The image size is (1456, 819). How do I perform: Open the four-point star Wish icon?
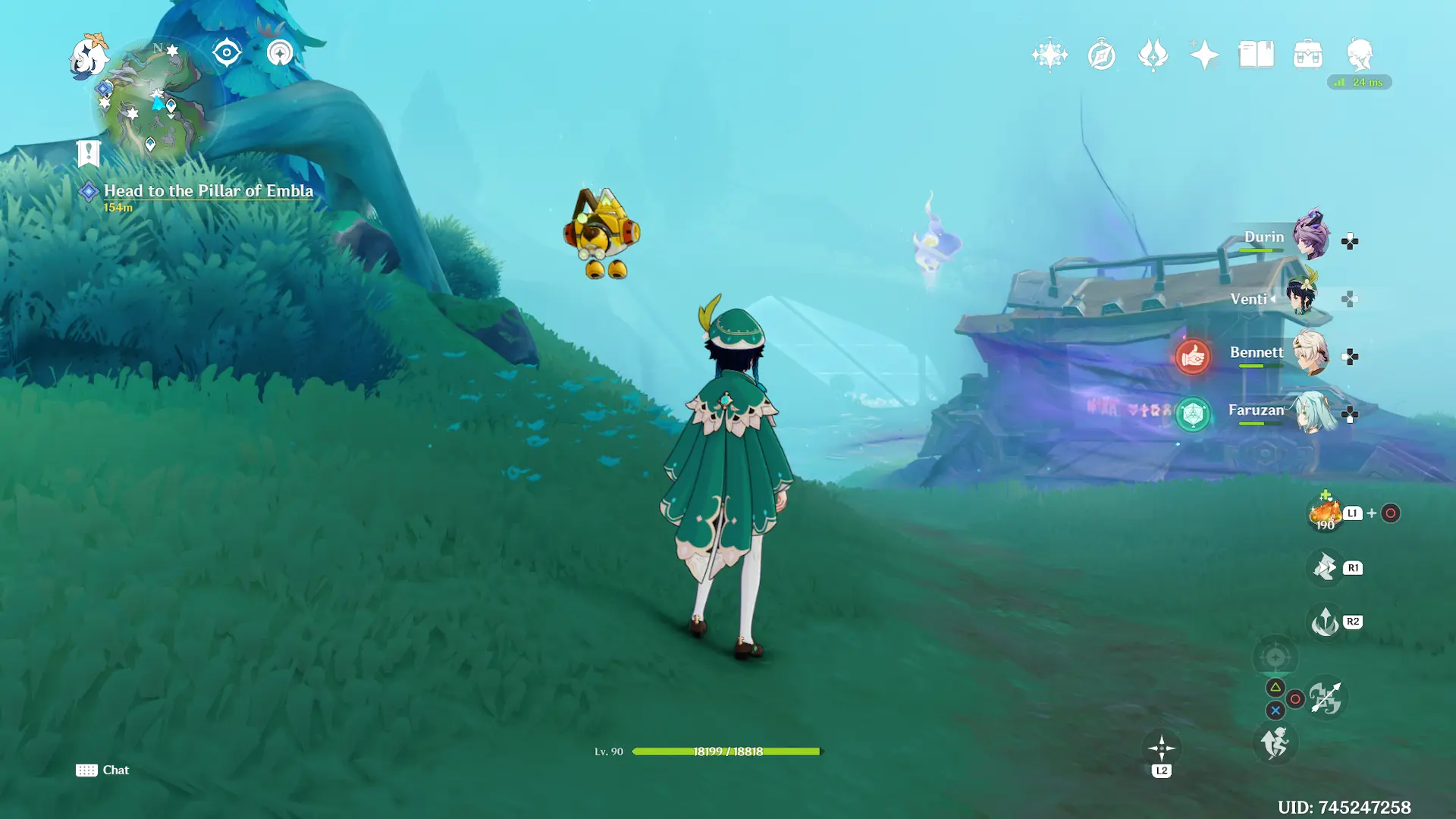[x=1203, y=55]
